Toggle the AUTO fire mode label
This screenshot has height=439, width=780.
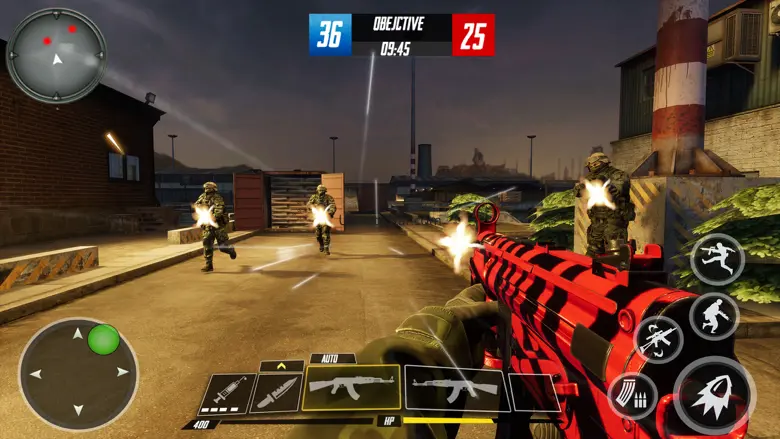pos(331,357)
